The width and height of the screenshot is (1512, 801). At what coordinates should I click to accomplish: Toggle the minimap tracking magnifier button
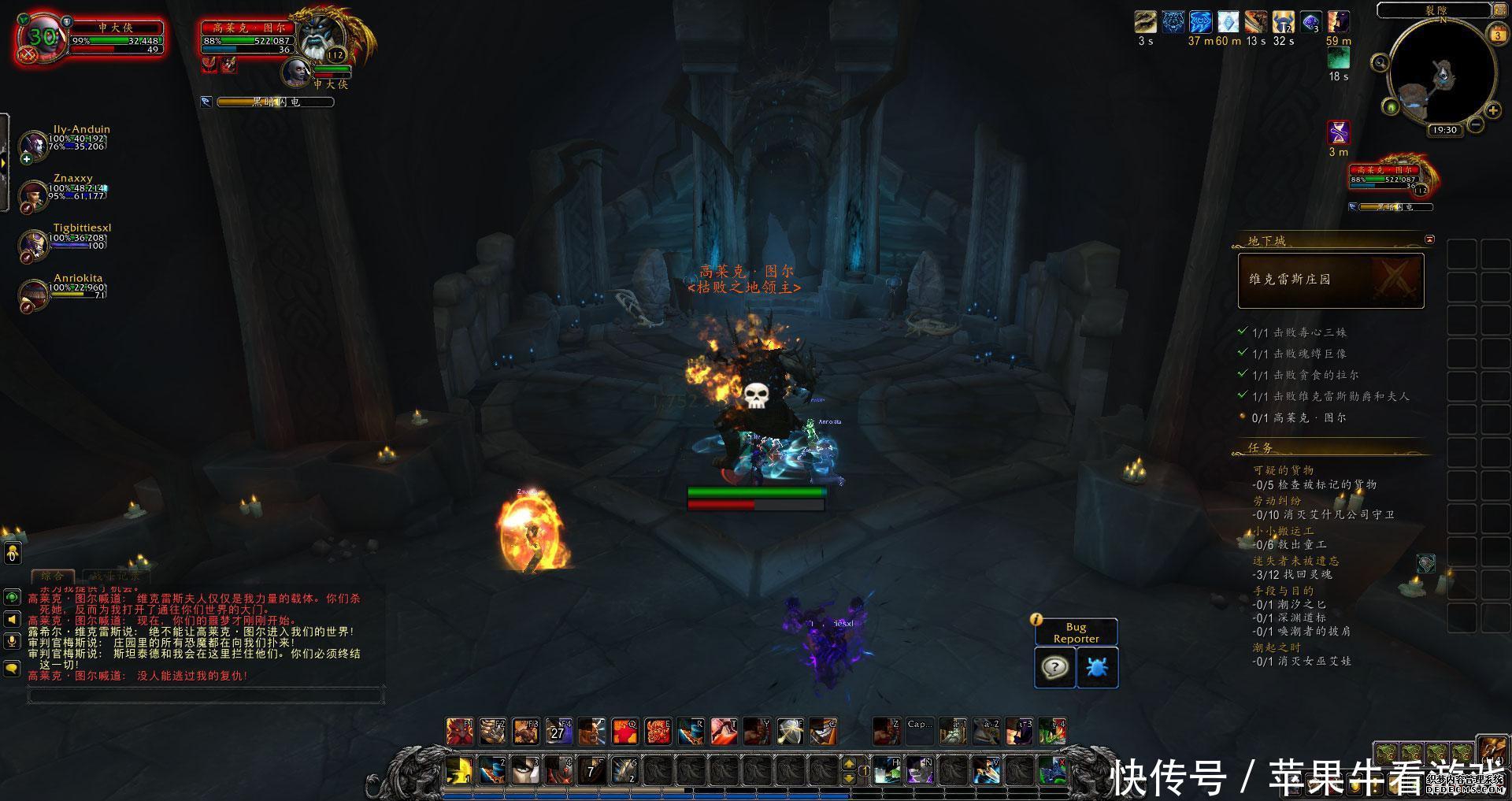[x=1380, y=62]
